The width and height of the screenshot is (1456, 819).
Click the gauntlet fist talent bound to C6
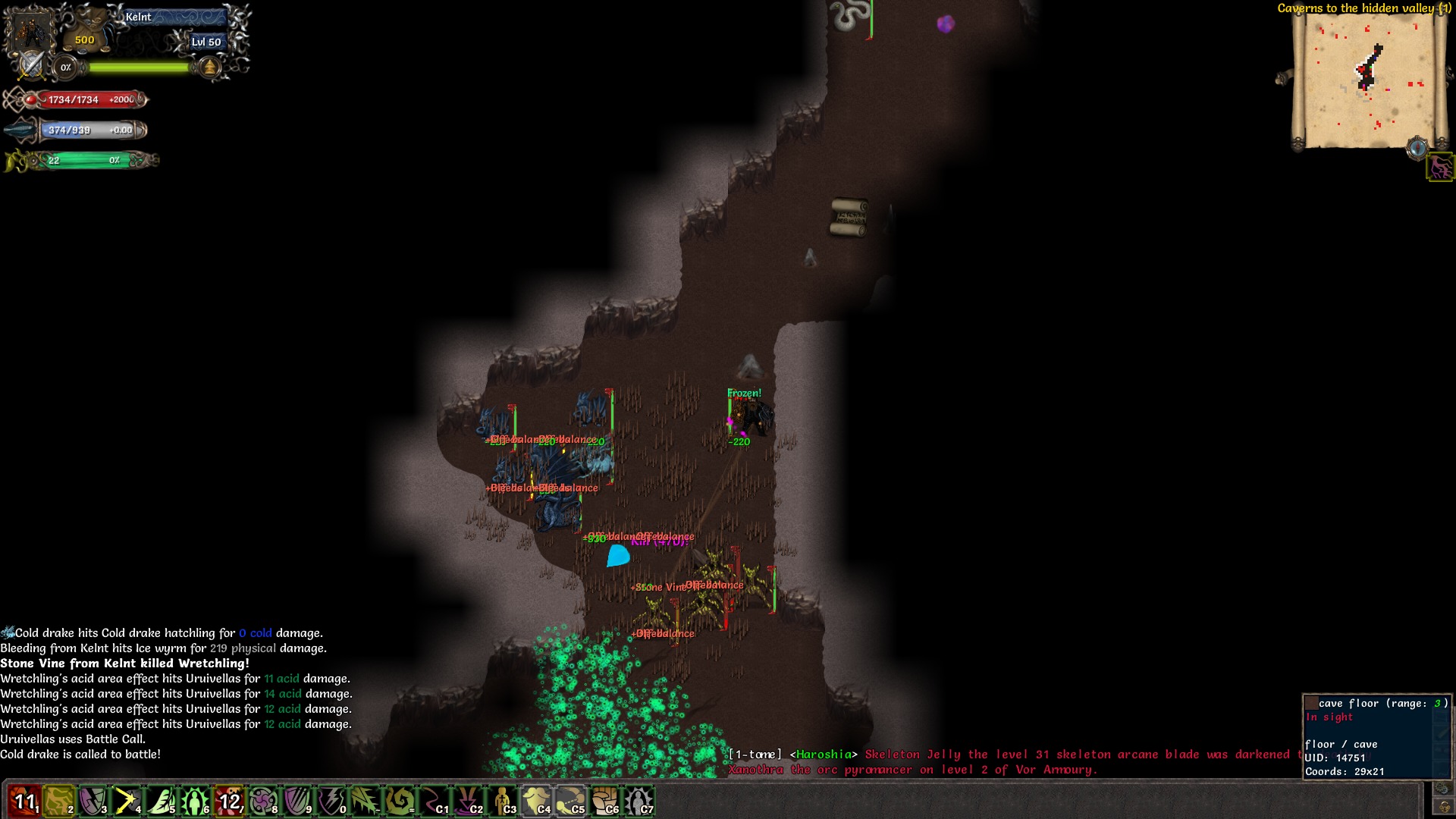604,800
